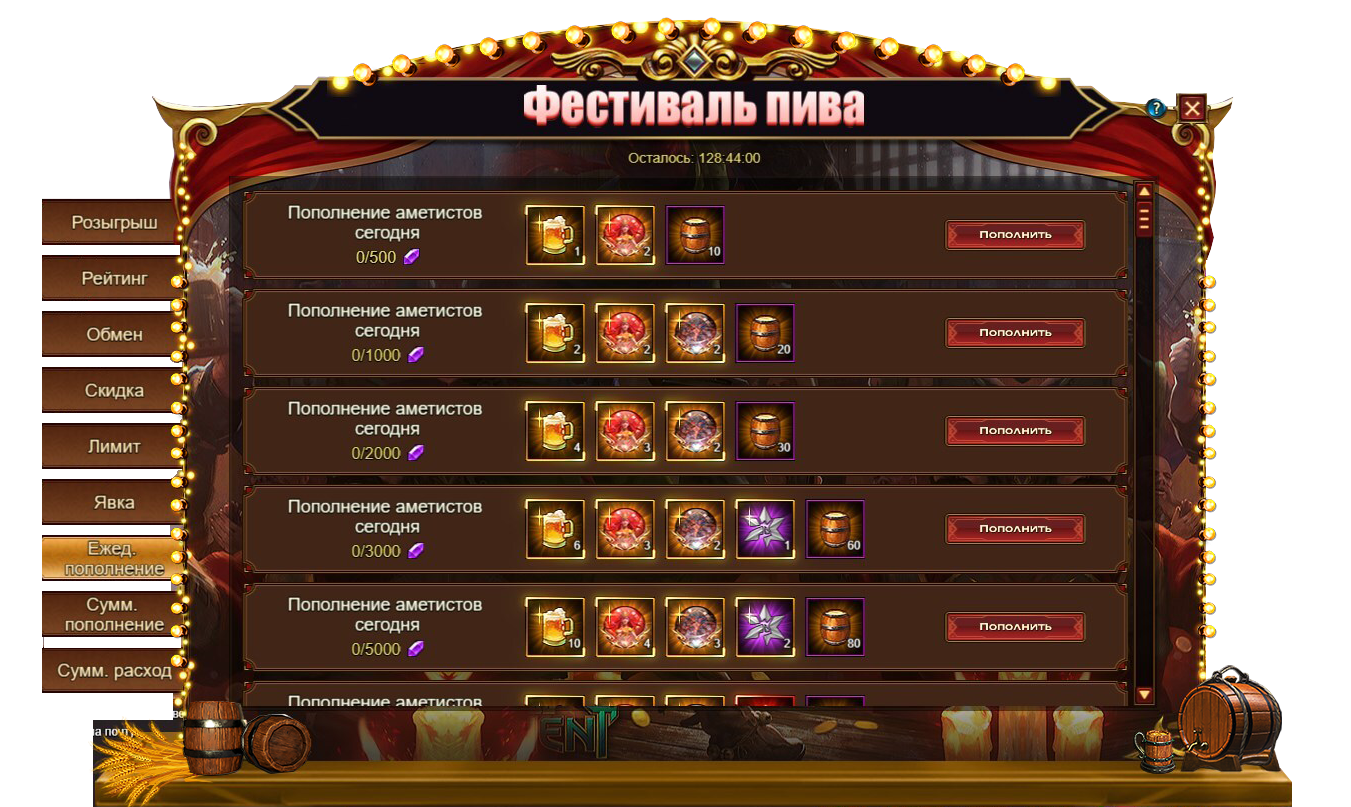Click the scrollbar down arrow

[1145, 694]
